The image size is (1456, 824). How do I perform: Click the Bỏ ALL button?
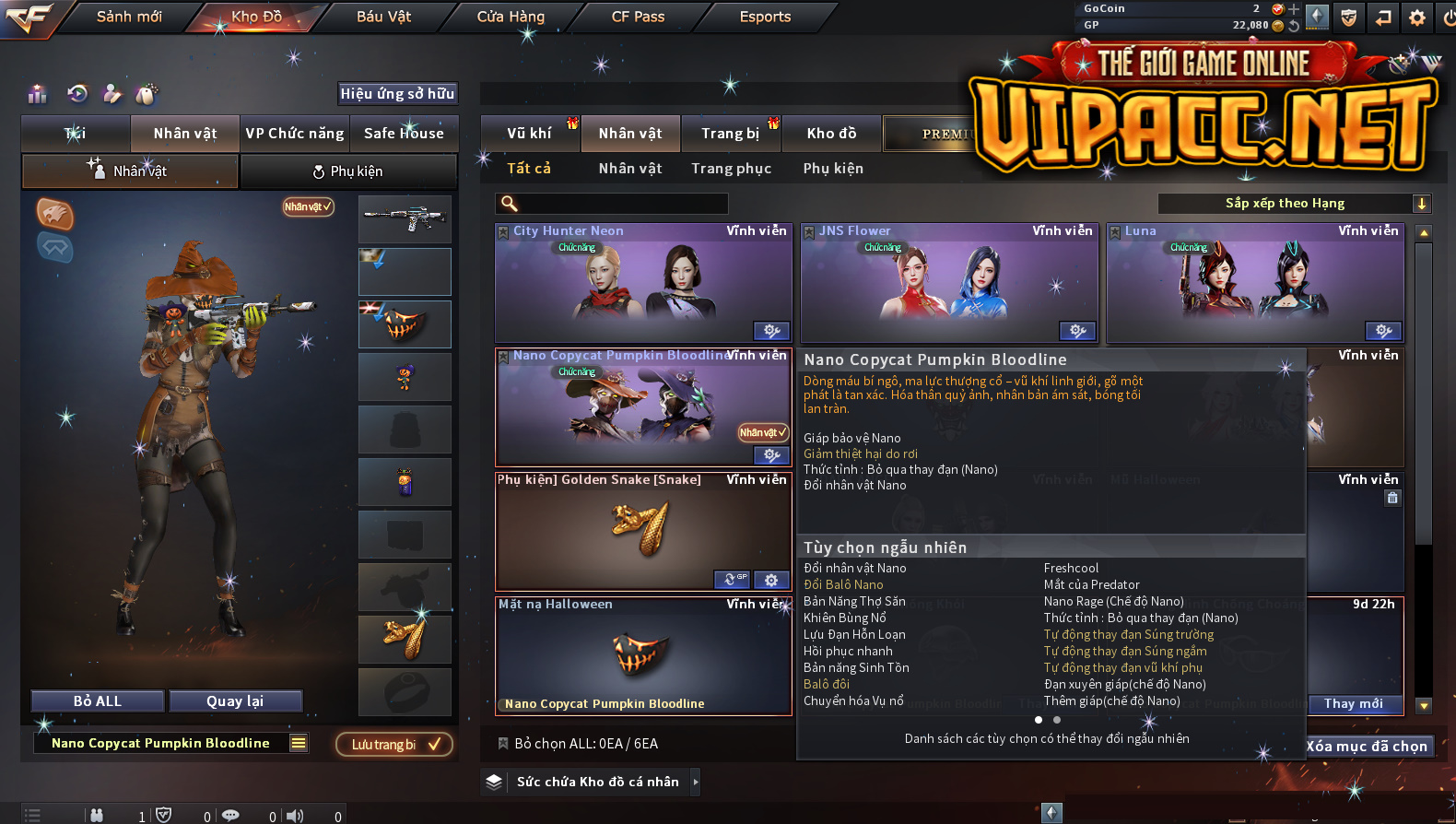tap(98, 701)
